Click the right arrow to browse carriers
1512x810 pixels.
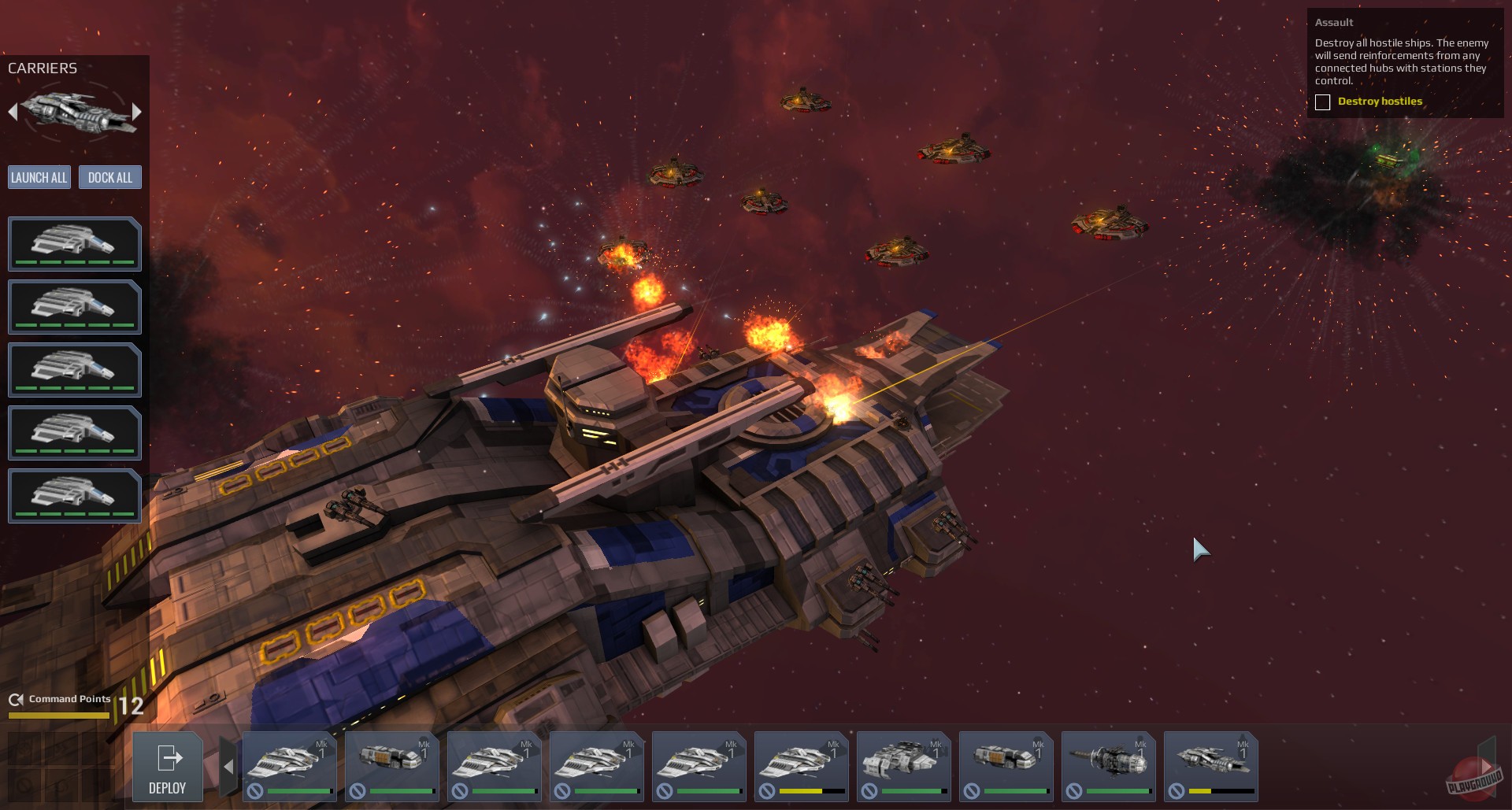(139, 110)
